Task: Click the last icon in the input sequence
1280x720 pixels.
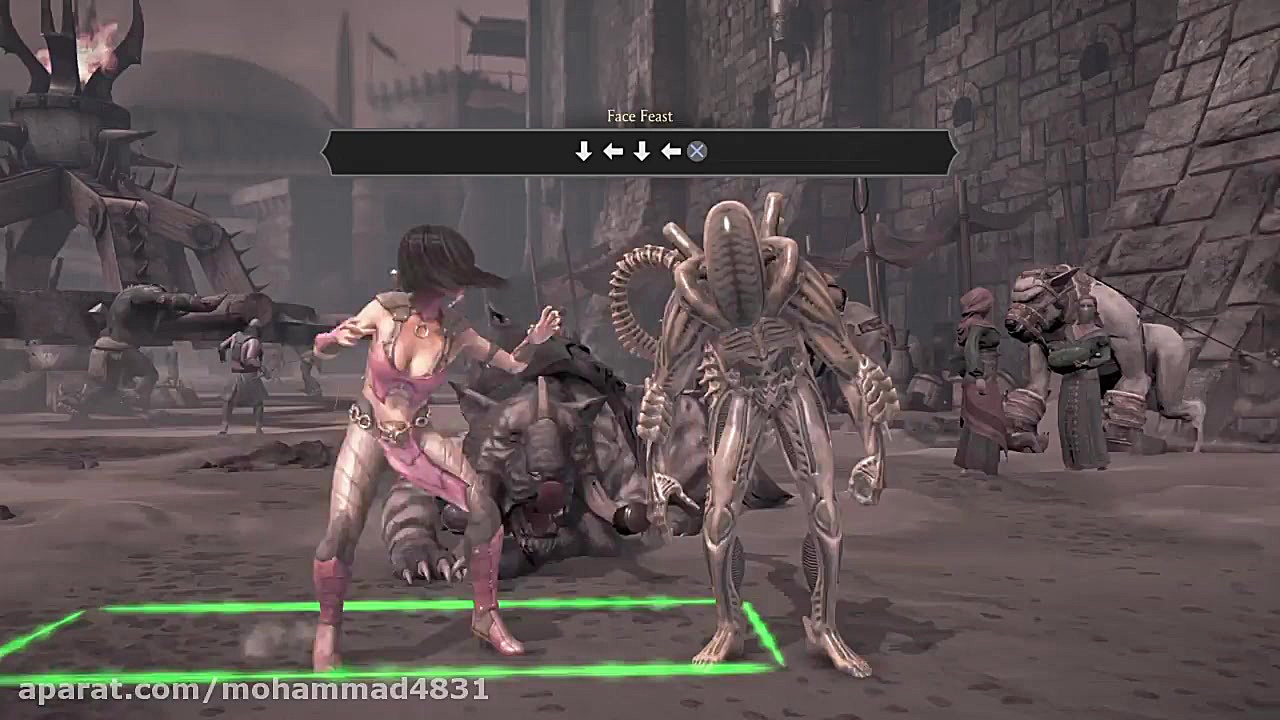Action: 697,152
